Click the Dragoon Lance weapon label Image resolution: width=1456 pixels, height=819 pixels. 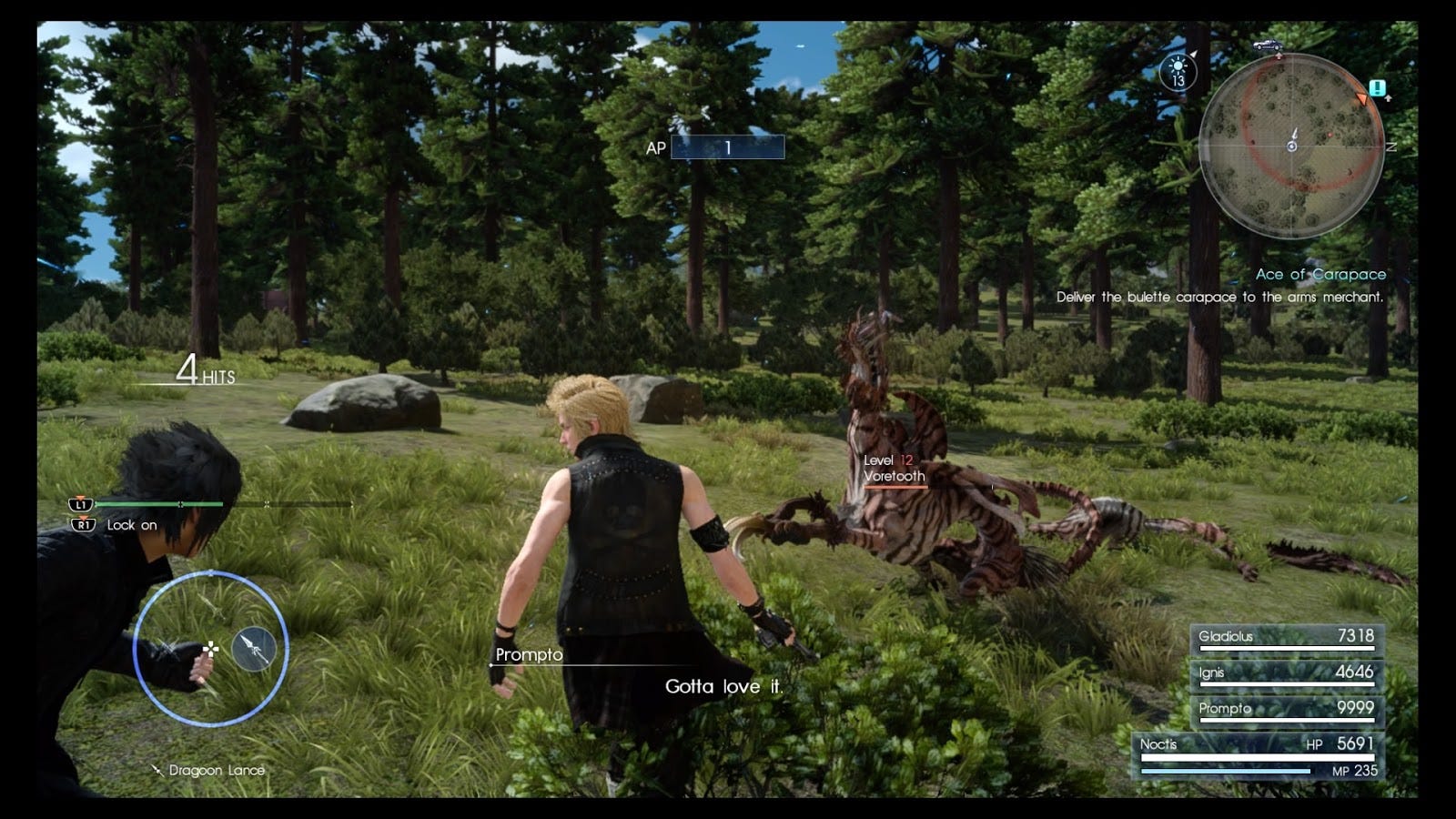(216, 771)
